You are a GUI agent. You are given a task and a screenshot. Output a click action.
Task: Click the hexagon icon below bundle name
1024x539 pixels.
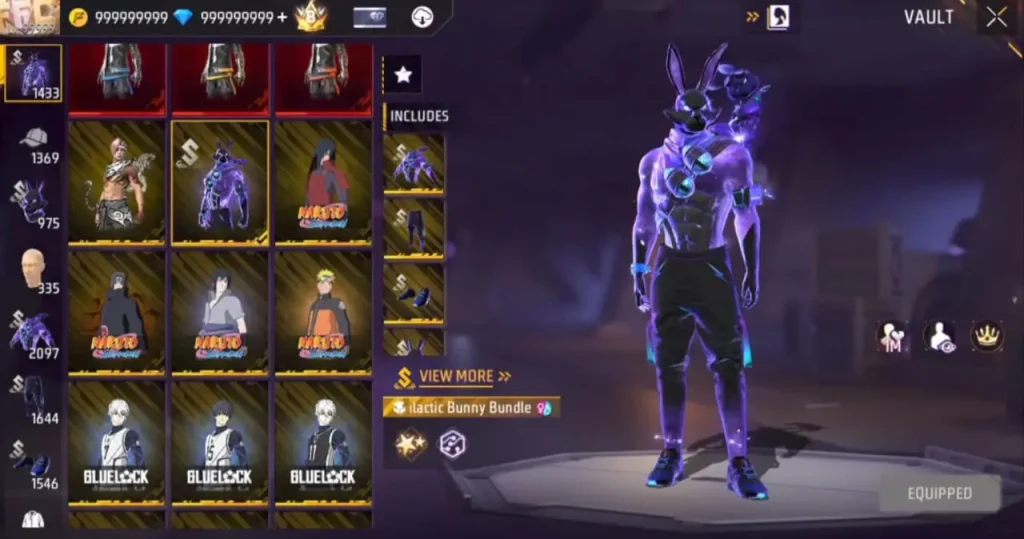[x=452, y=444]
